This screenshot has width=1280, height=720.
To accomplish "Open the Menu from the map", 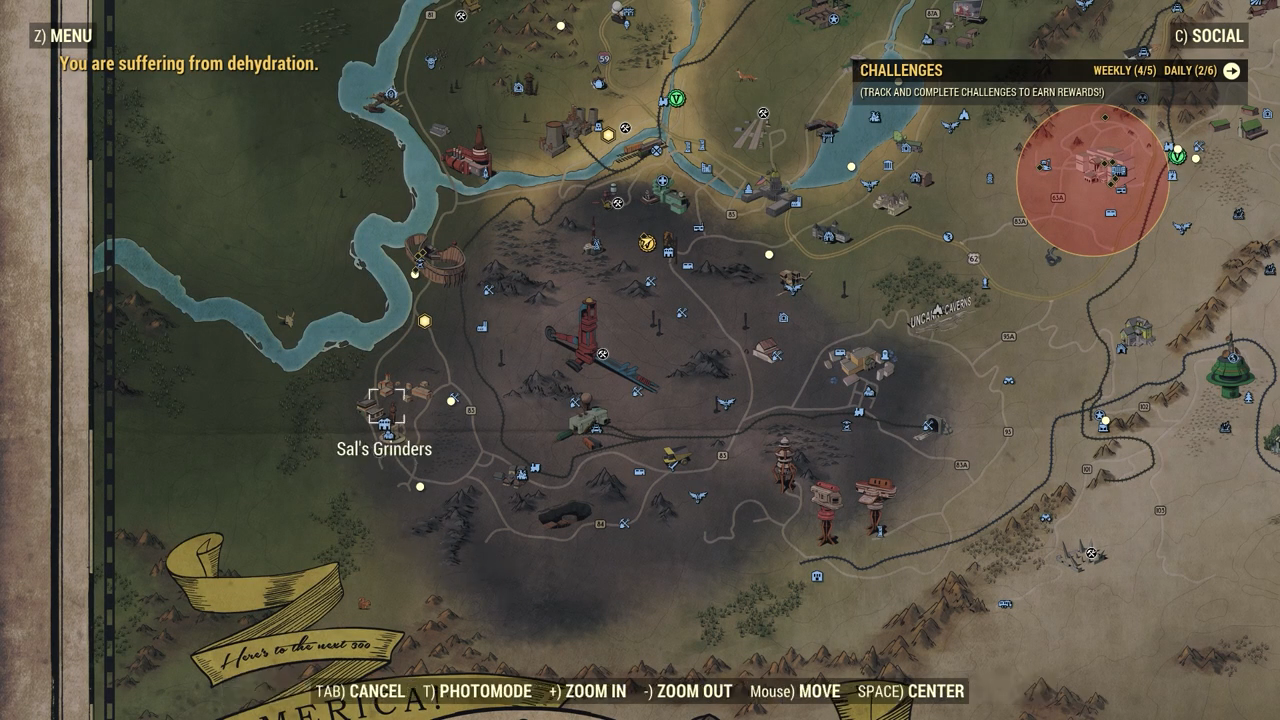I will coord(63,36).
